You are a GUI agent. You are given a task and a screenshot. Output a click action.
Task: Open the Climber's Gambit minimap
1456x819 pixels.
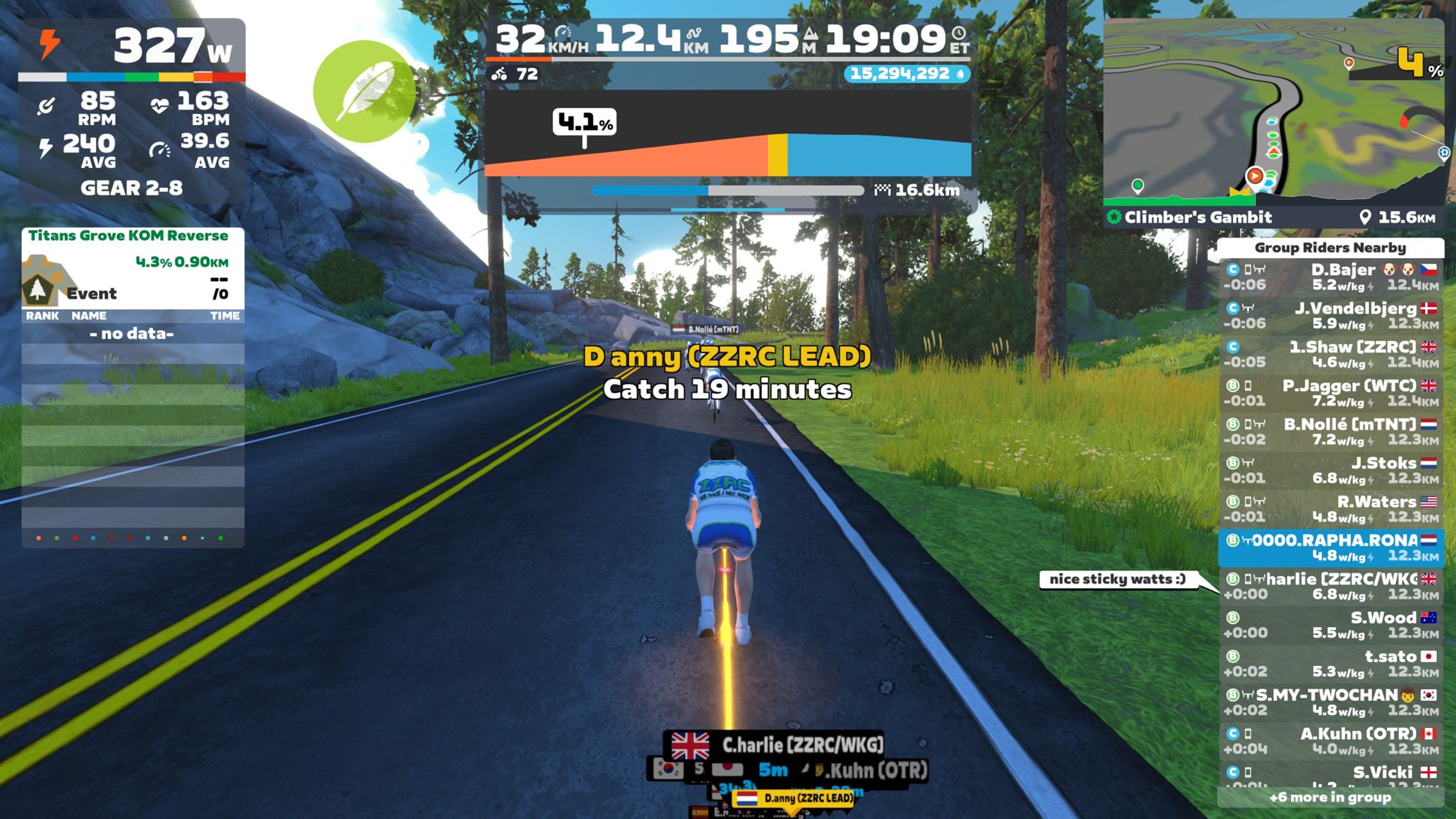(x=1273, y=114)
